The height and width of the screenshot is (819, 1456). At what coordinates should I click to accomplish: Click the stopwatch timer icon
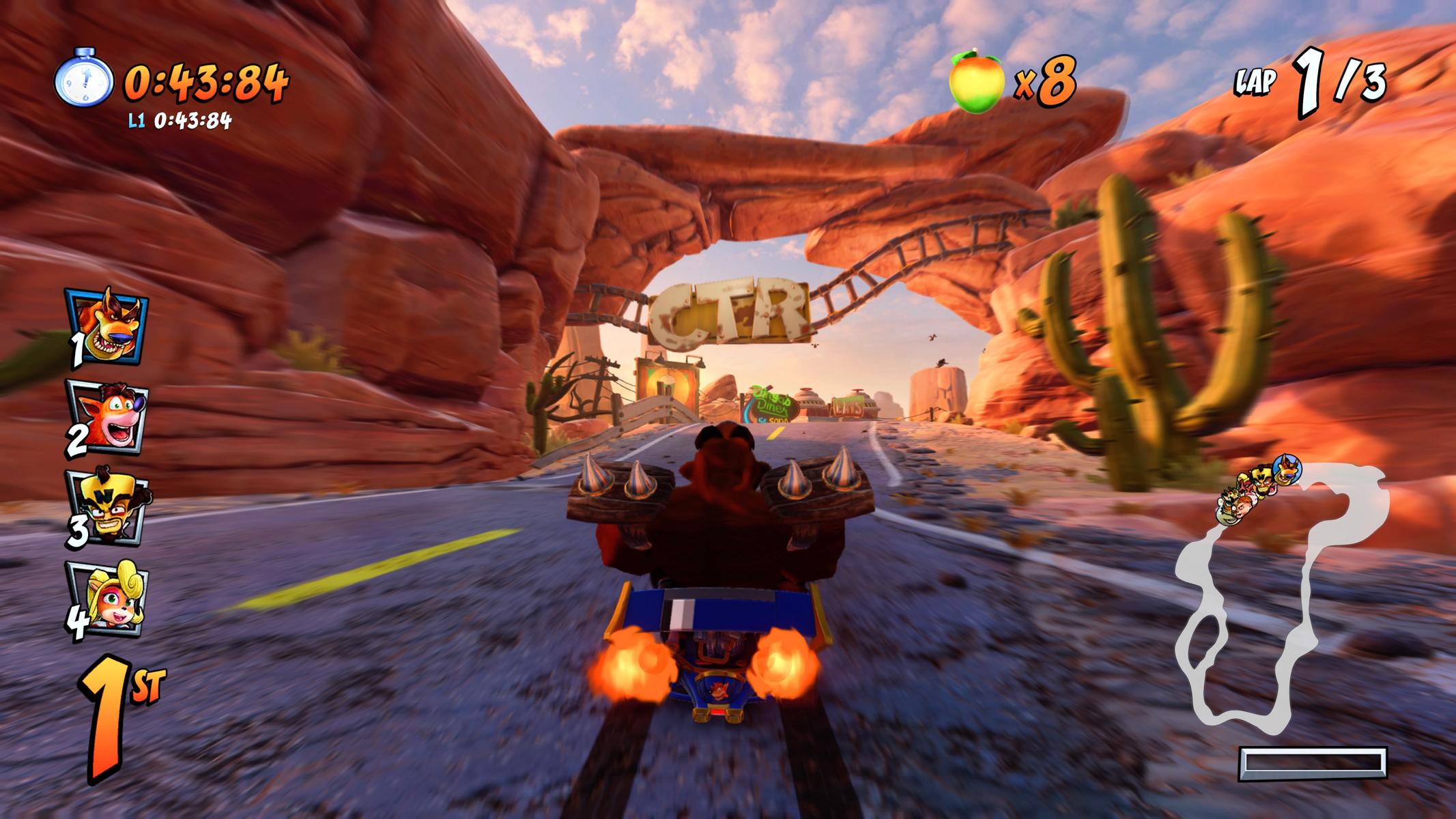pos(83,78)
